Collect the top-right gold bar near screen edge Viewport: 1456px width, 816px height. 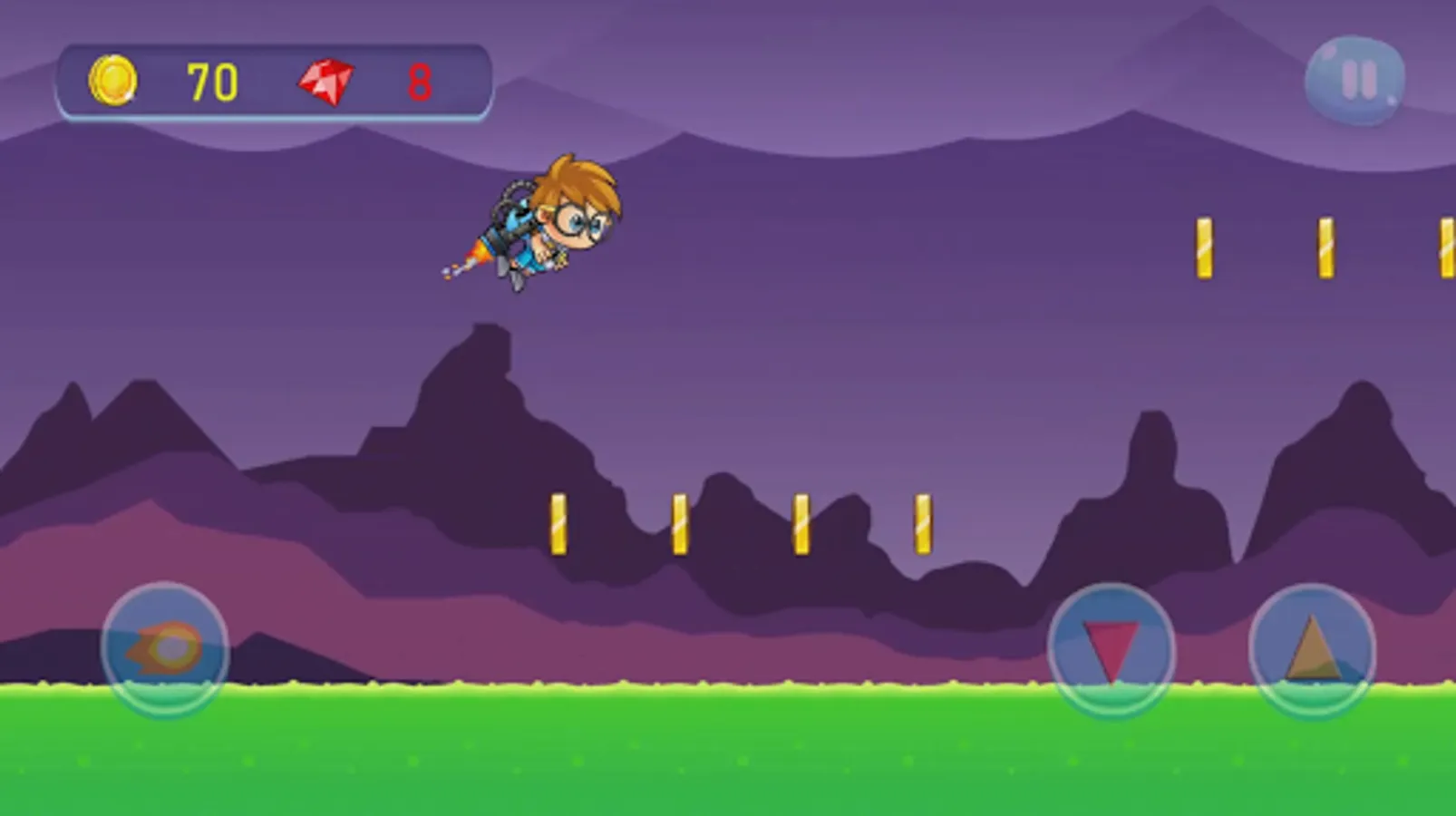[1447, 245]
